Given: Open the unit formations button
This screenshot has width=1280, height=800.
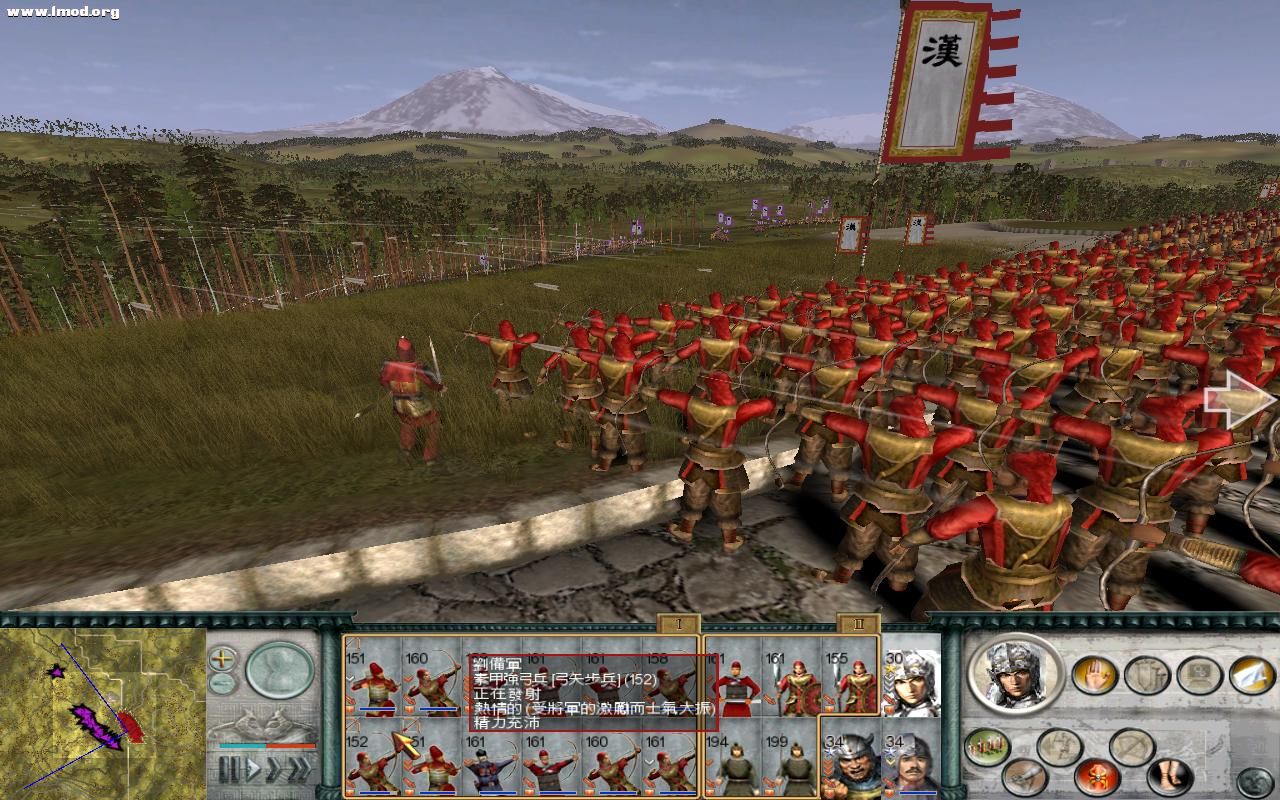Looking at the screenshot, I should (x=986, y=747).
